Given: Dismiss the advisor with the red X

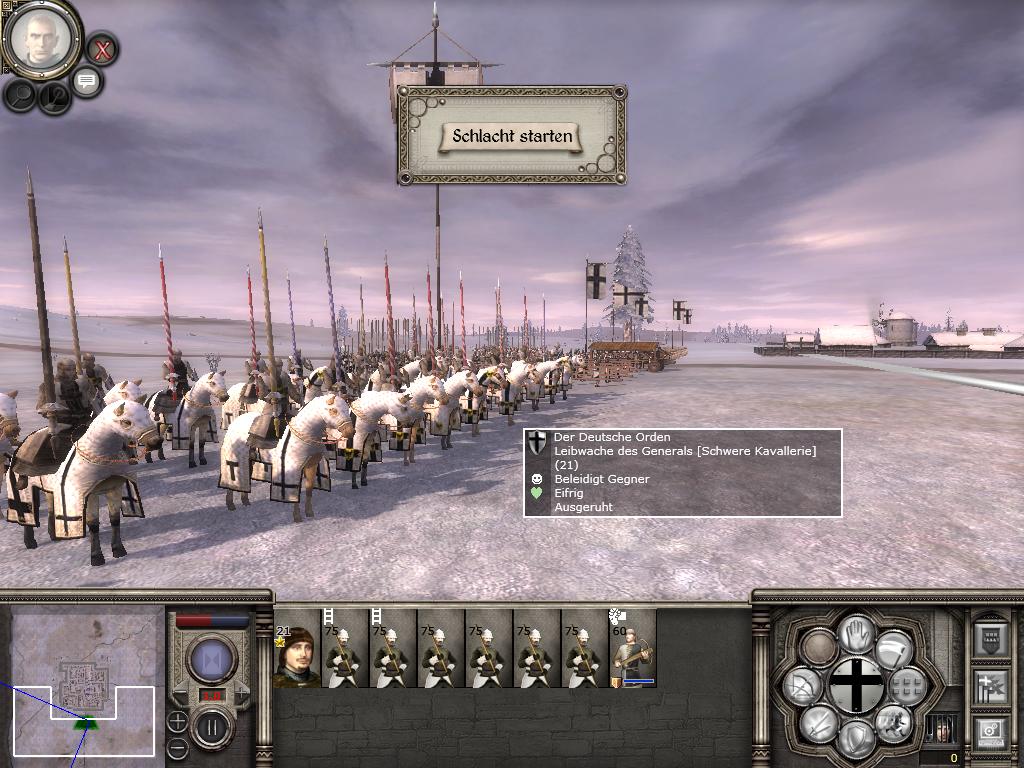Looking at the screenshot, I should 101,48.
